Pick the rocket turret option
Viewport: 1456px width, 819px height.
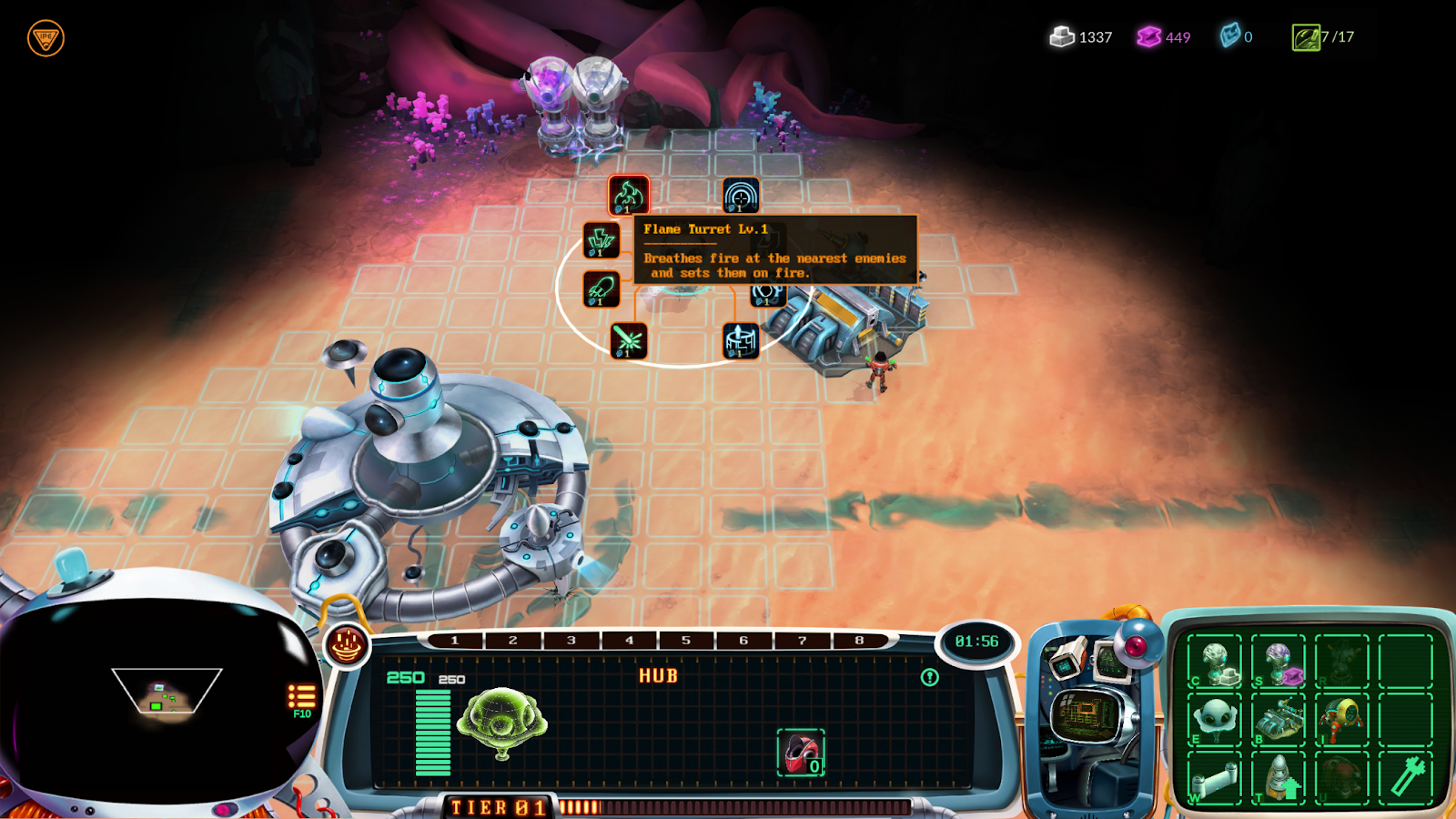click(x=601, y=289)
